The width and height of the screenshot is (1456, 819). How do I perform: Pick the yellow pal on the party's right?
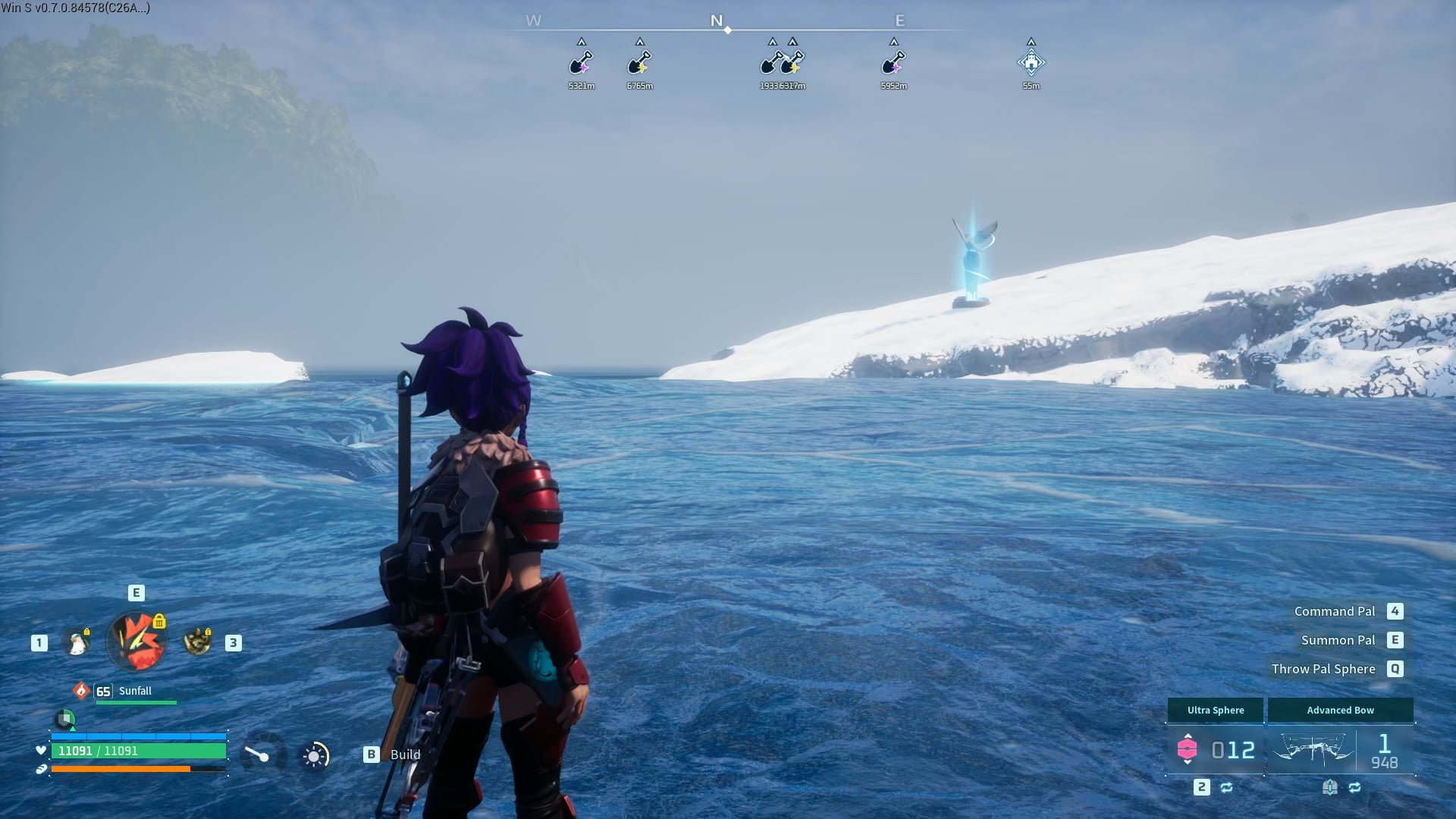coord(198,642)
